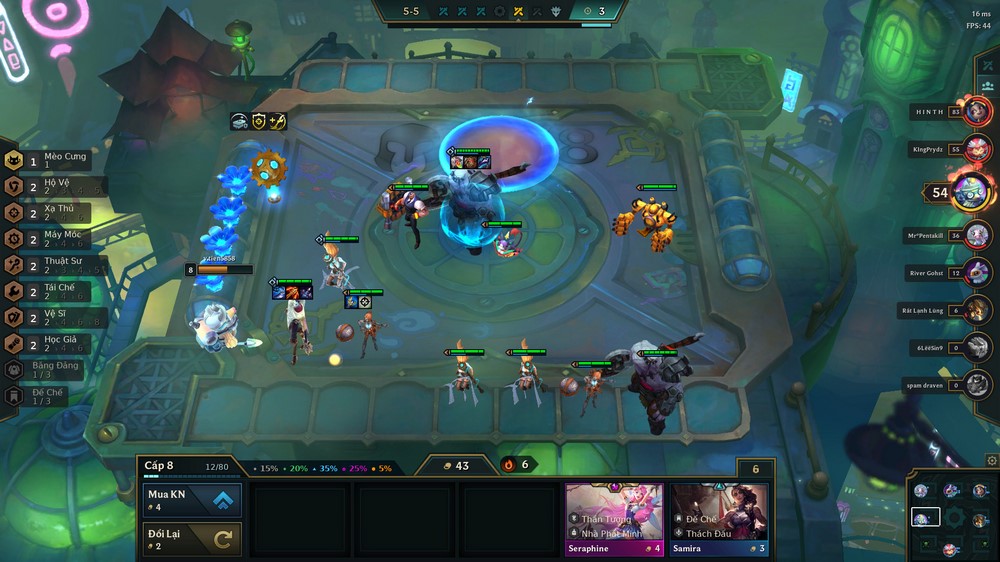Buy Seraphine from the shop
The image size is (1000, 562).
[614, 519]
